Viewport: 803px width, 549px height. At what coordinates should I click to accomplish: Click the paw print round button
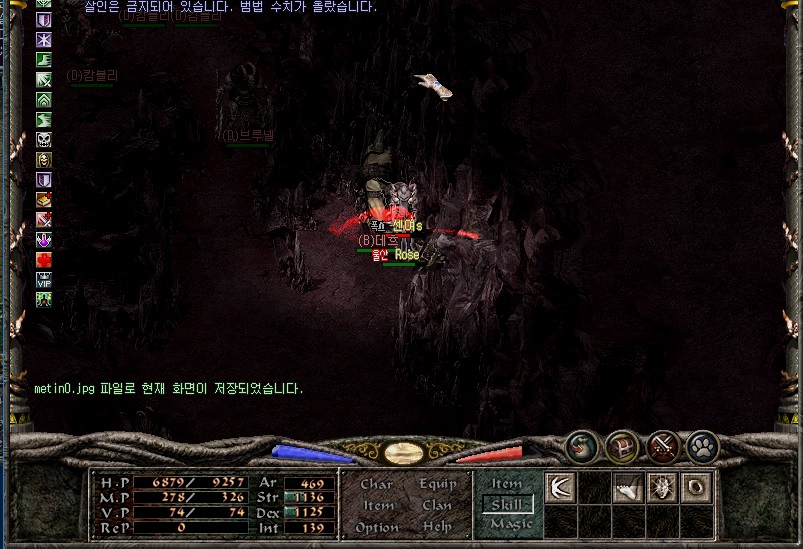[x=704, y=447]
